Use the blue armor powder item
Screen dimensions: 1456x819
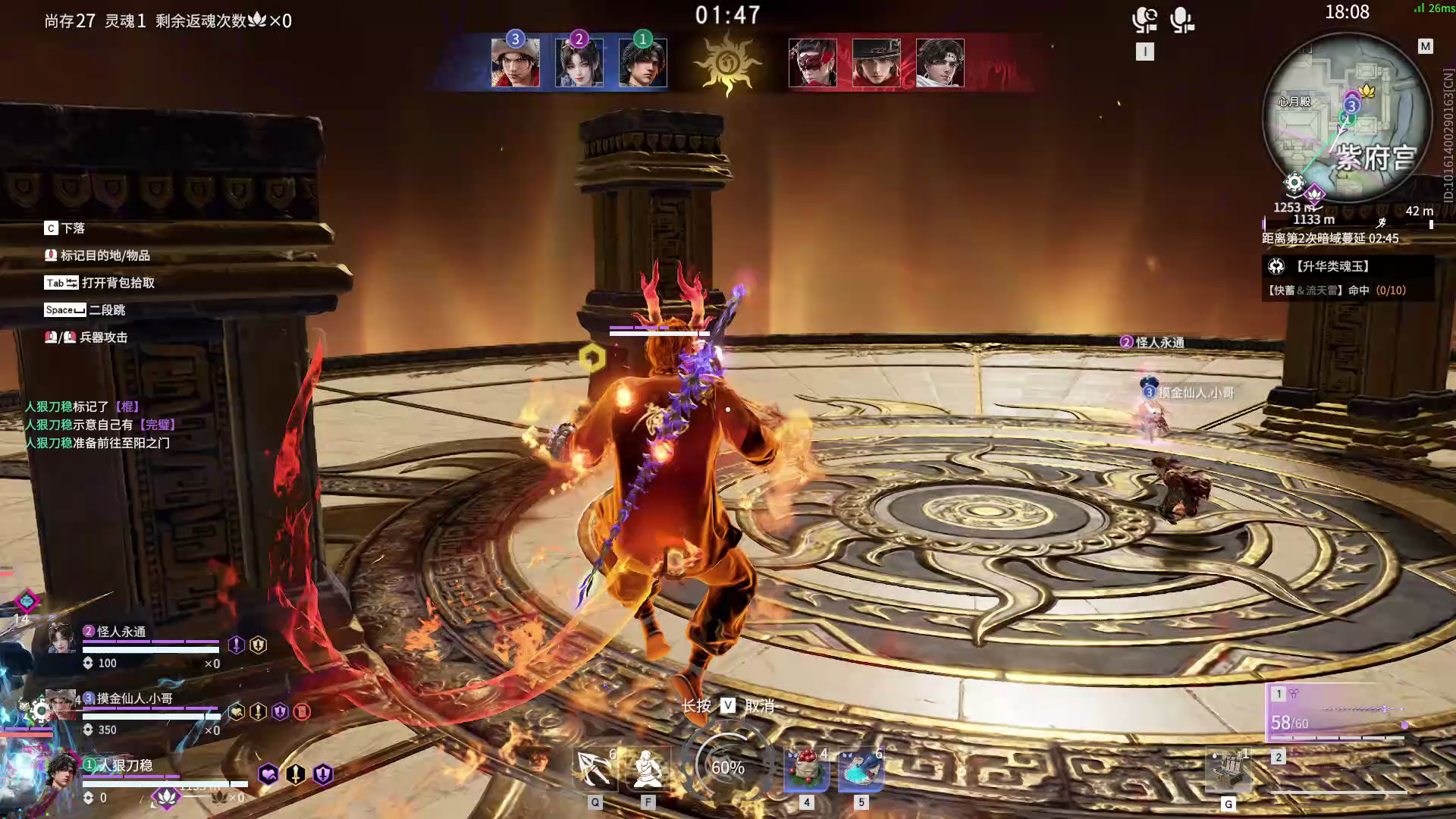(x=861, y=768)
